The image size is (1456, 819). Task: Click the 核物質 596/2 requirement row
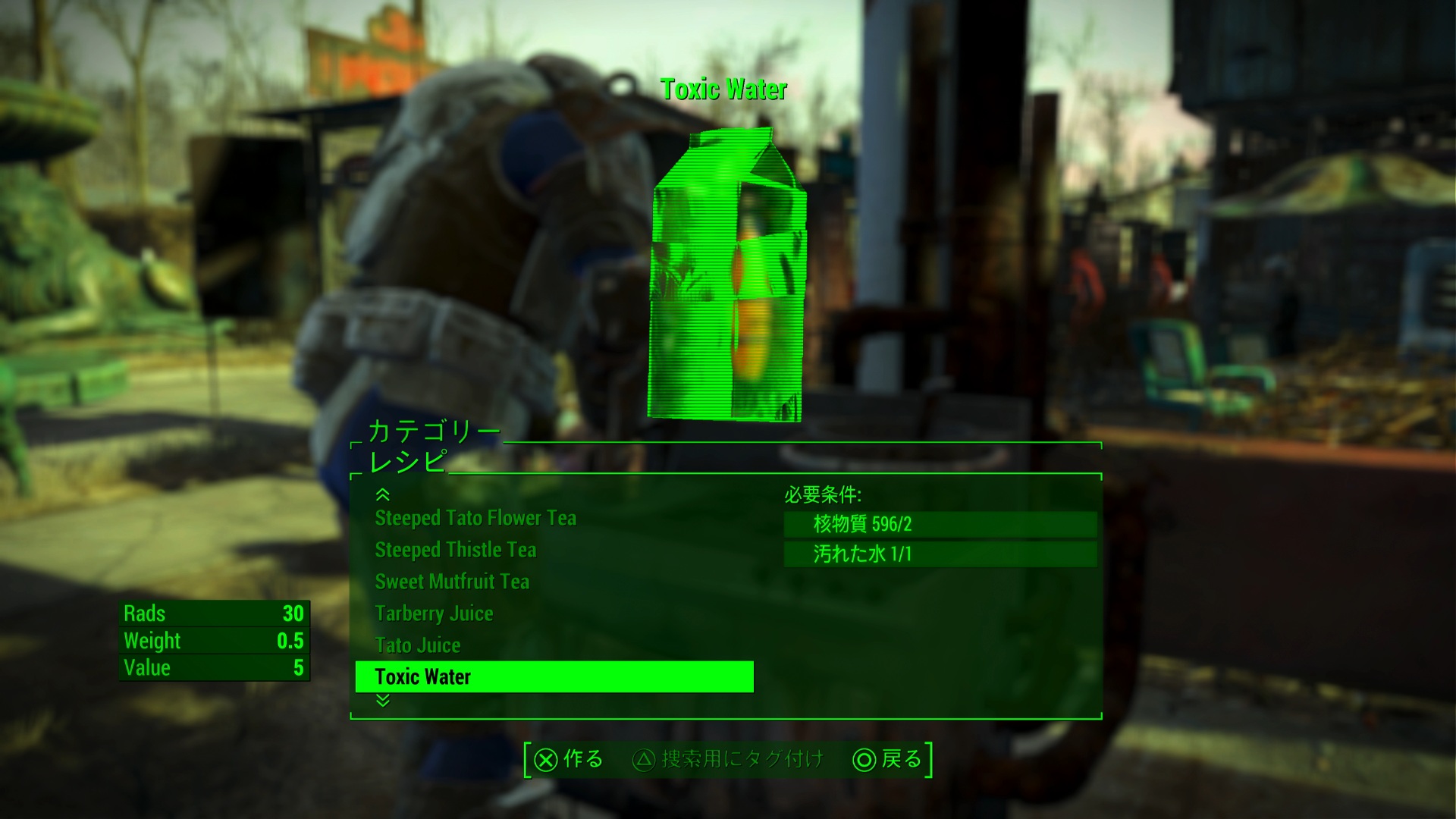point(940,524)
